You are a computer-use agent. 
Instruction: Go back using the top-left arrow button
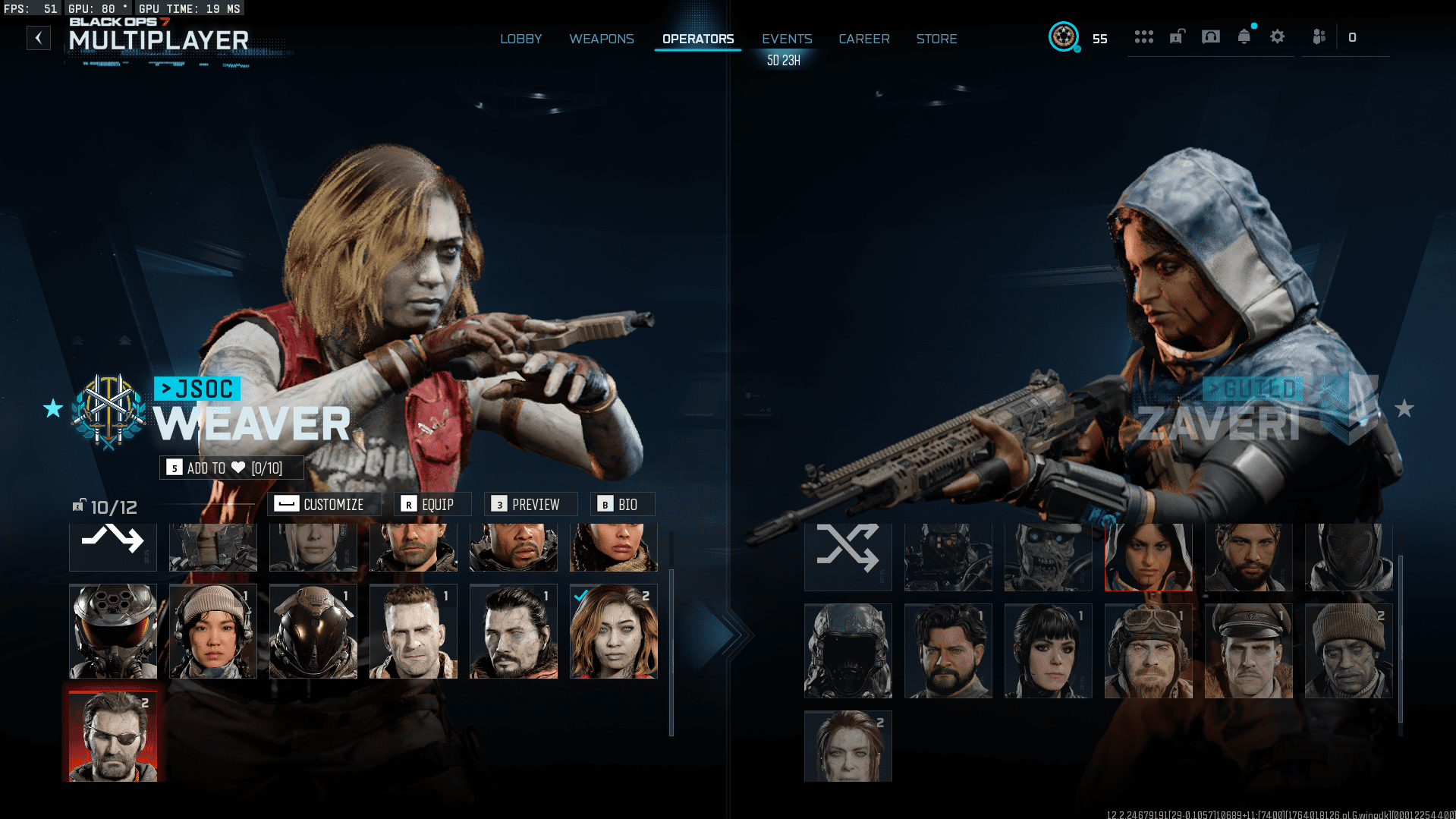(x=39, y=38)
